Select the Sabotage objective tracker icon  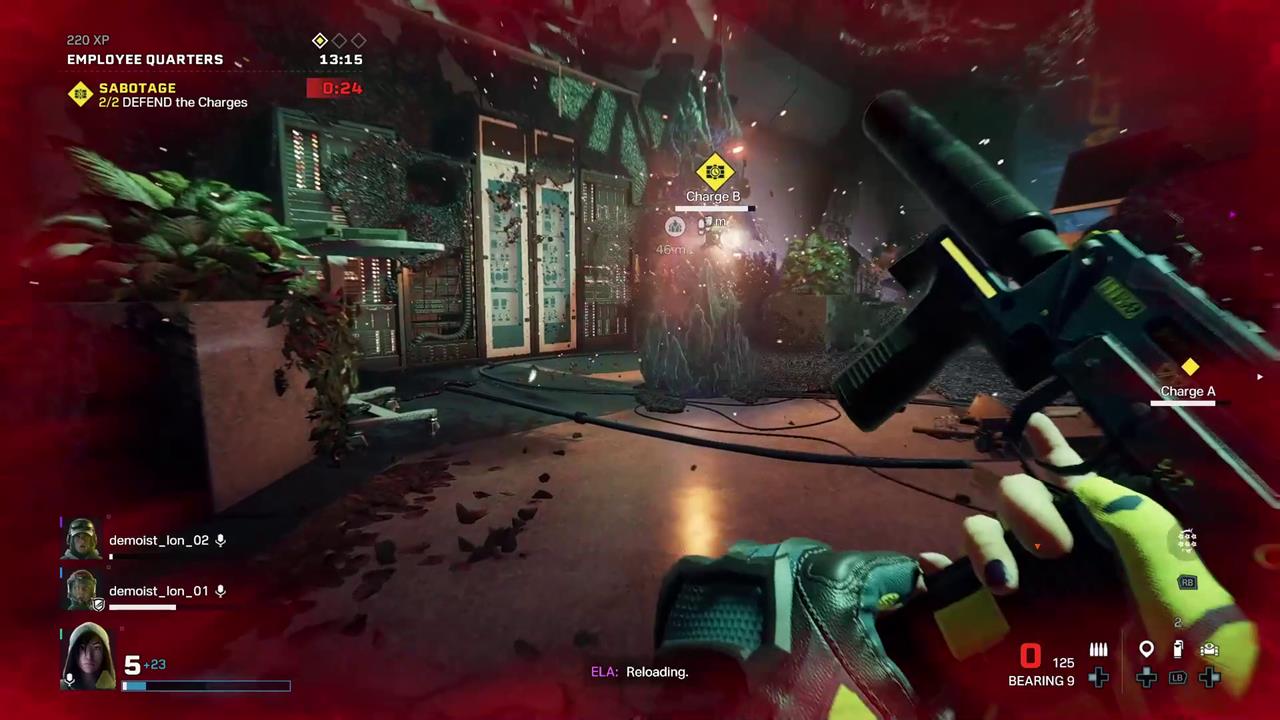(x=80, y=94)
